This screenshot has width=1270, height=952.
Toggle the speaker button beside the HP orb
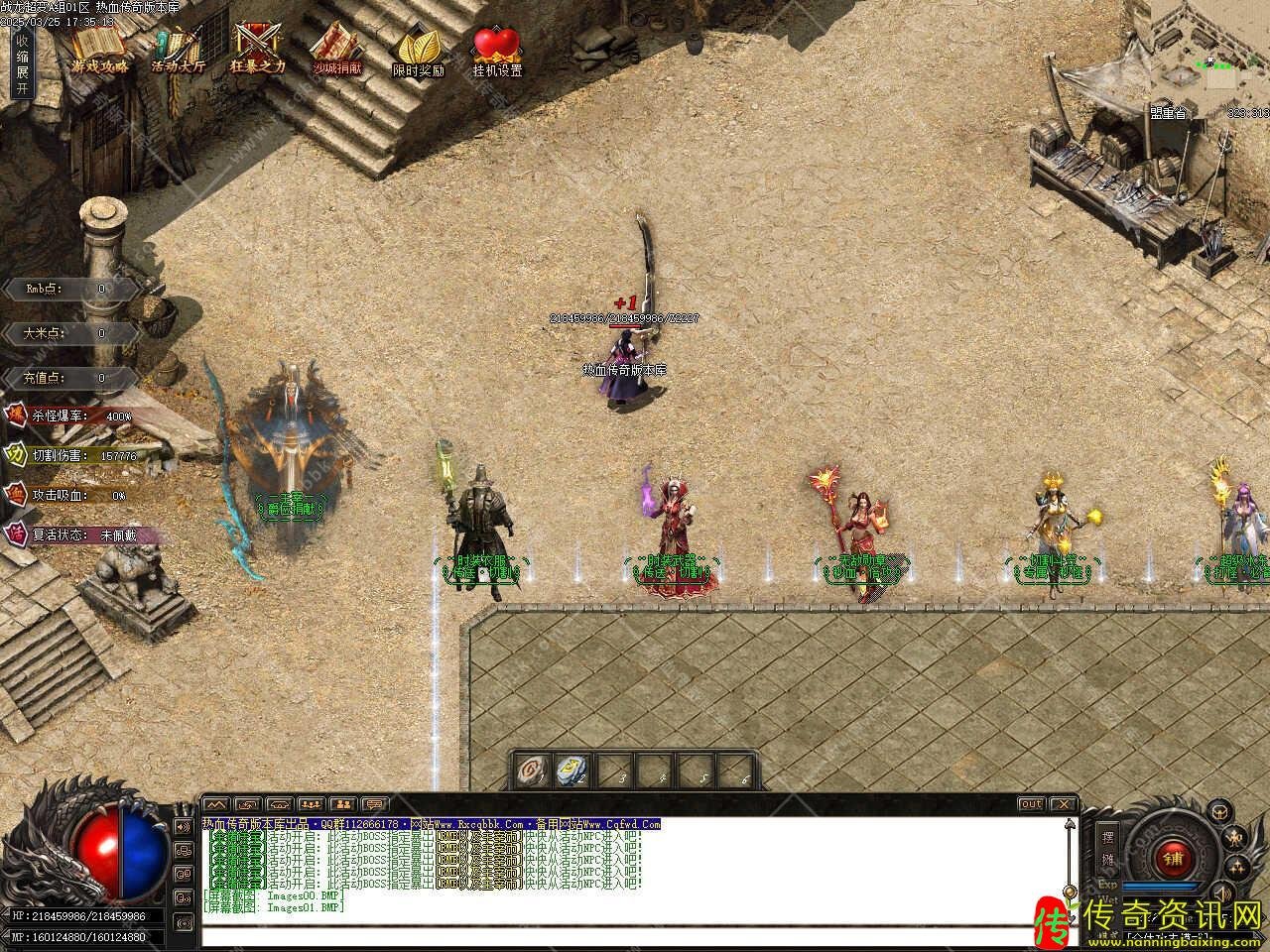(183, 826)
